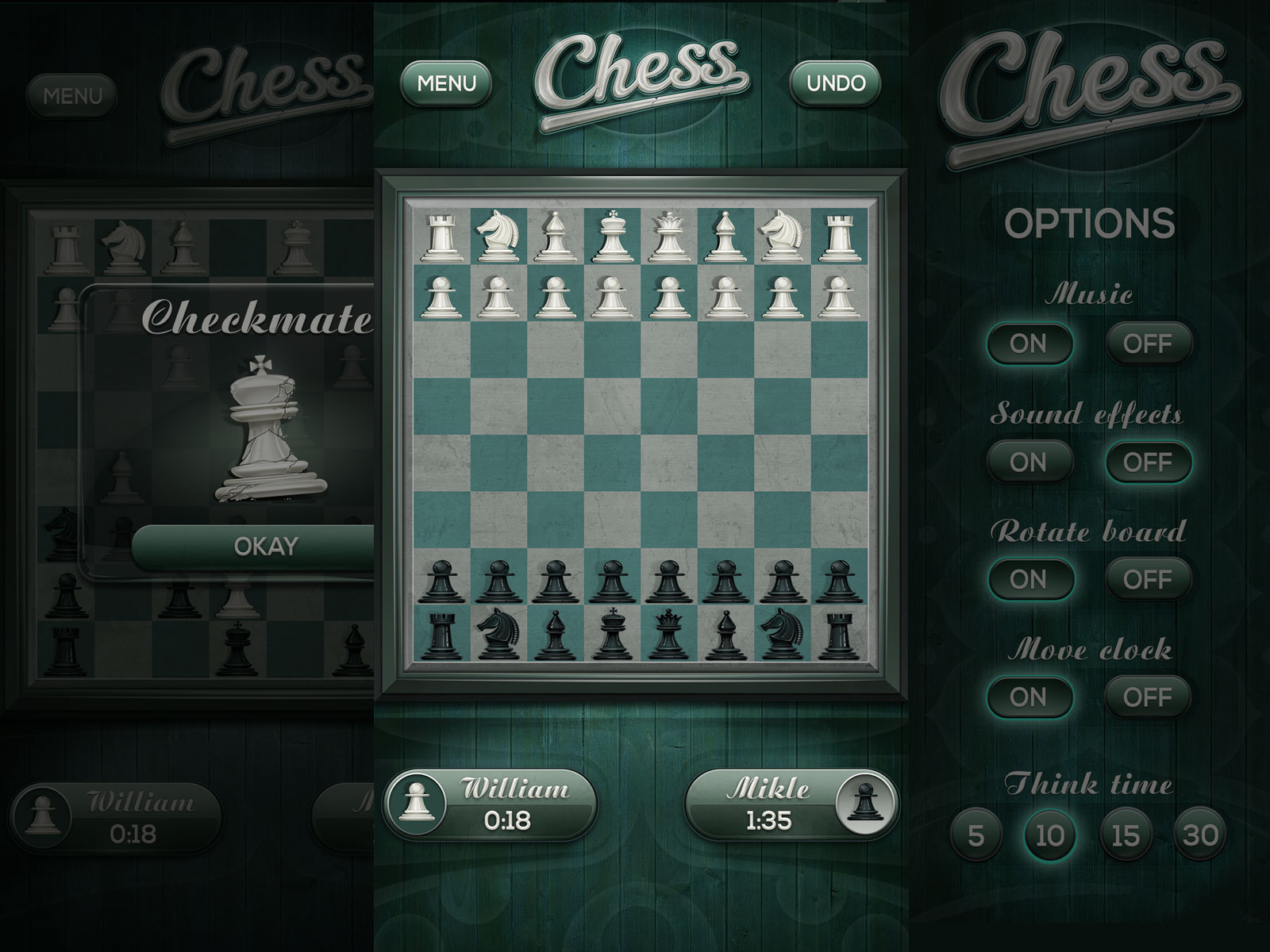Turn Music on
The width and height of the screenshot is (1270, 952).
[1028, 344]
